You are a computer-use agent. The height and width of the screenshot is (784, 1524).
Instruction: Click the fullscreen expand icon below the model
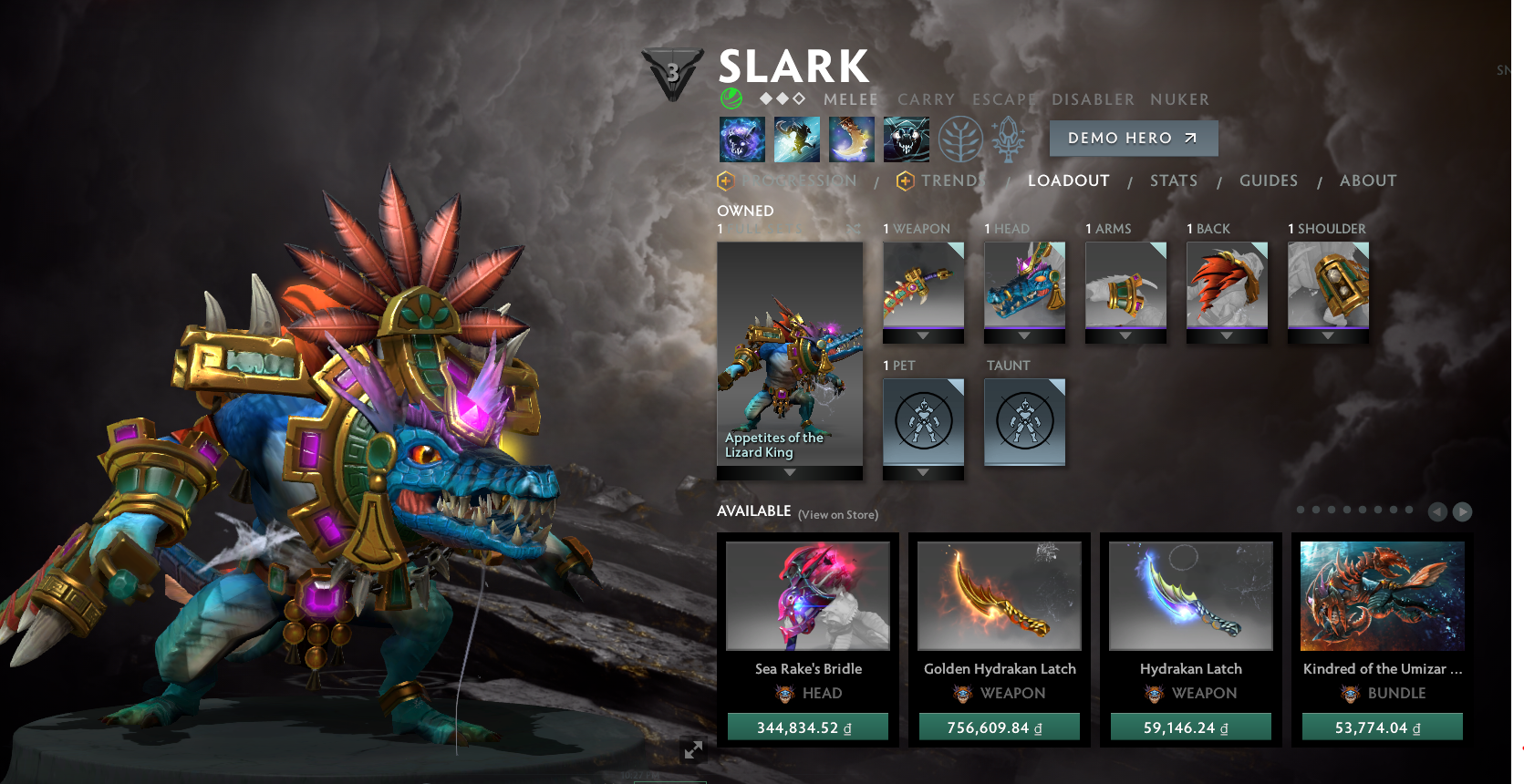pos(694,749)
